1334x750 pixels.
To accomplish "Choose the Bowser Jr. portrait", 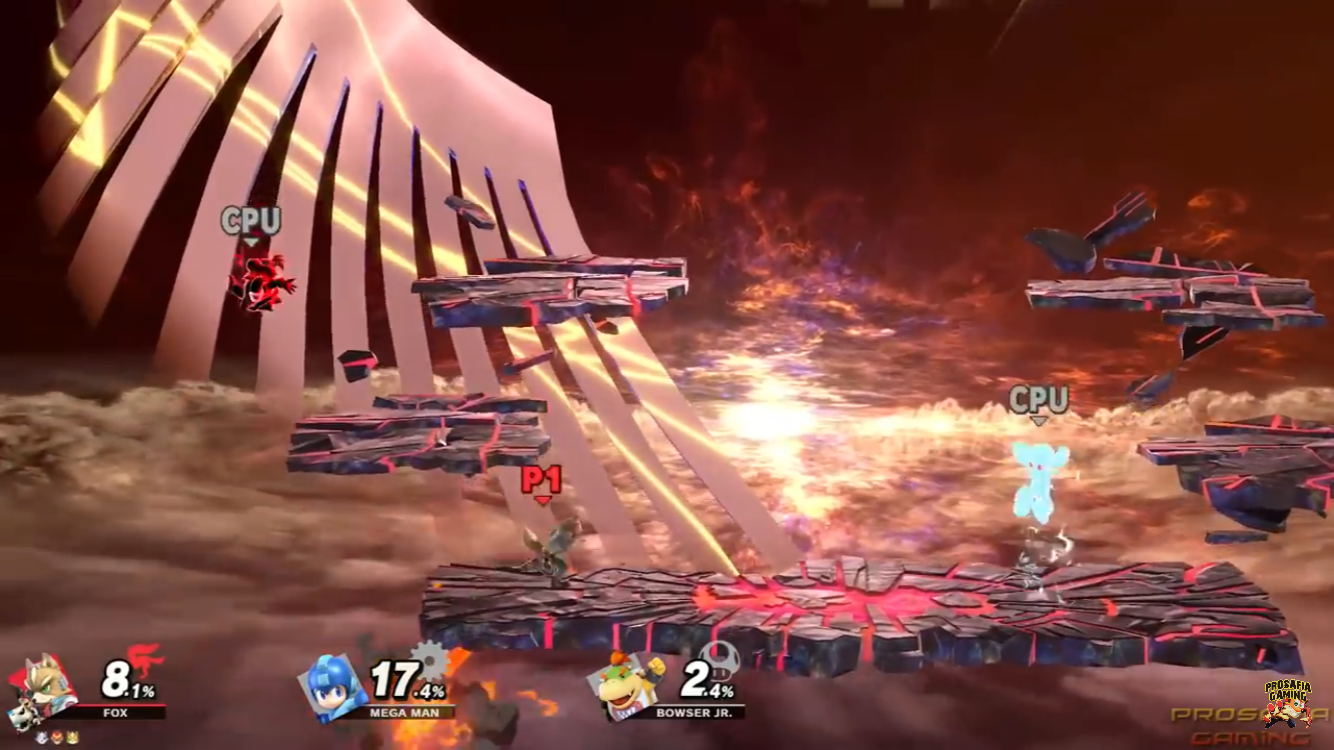I will [x=627, y=686].
